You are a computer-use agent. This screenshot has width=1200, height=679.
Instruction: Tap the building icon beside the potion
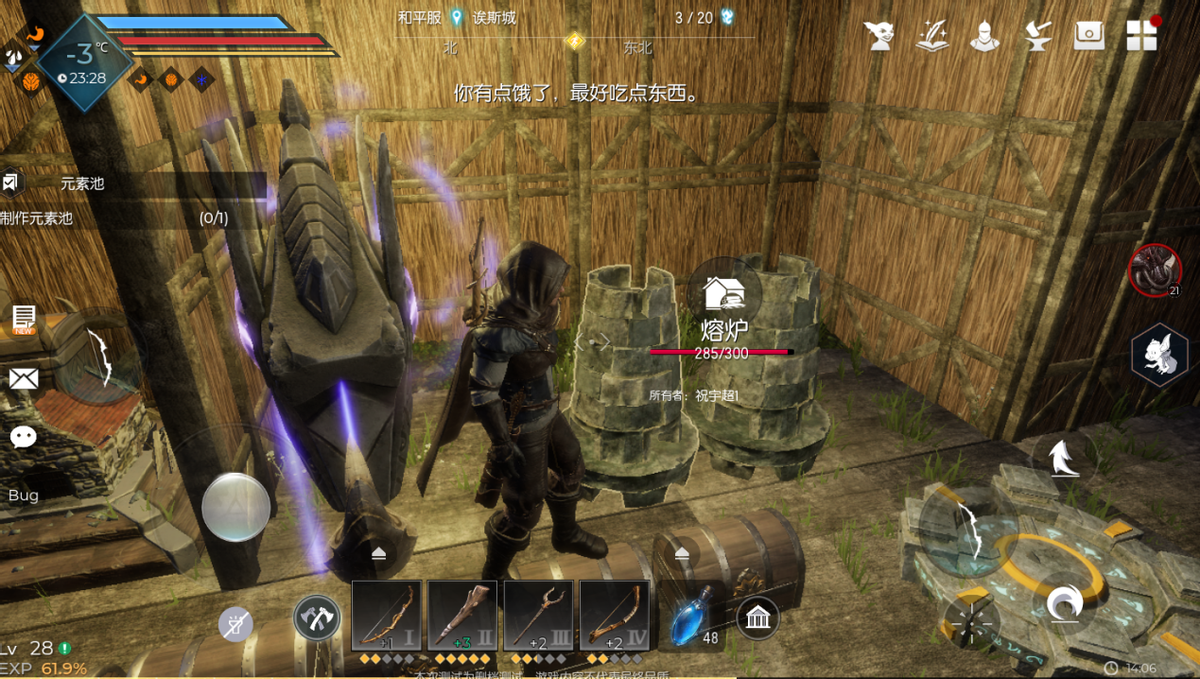pyautogui.click(x=758, y=619)
